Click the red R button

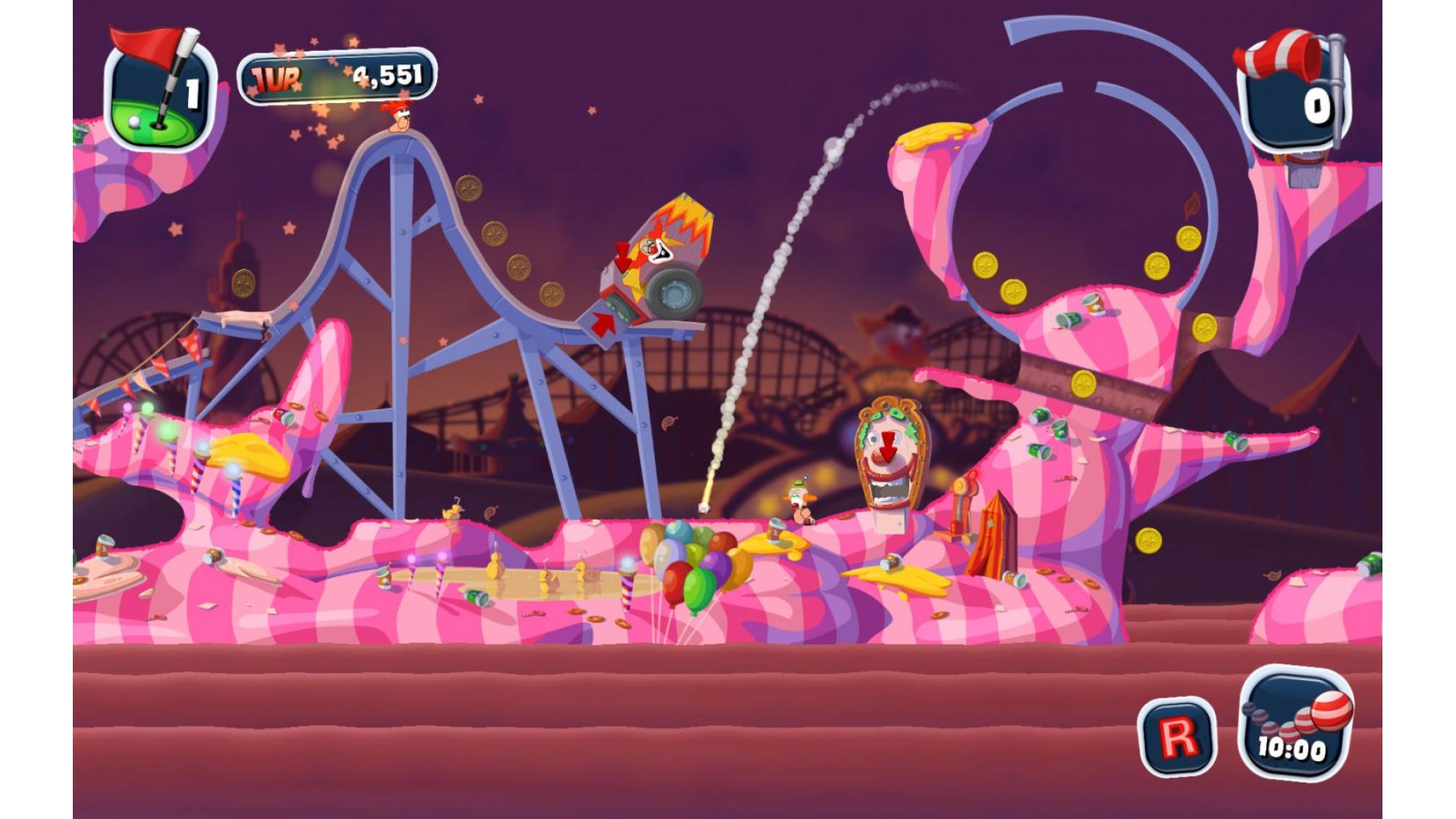[1177, 736]
